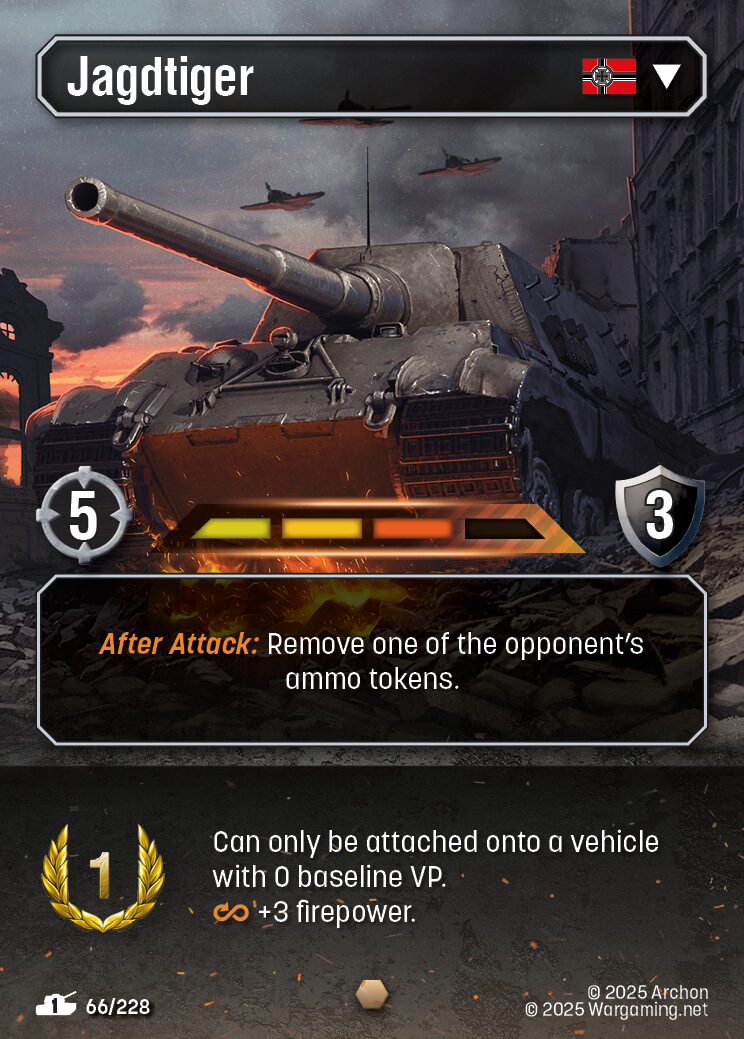Select the Jagdtiger card
The image size is (744, 1039).
[x=372, y=400]
